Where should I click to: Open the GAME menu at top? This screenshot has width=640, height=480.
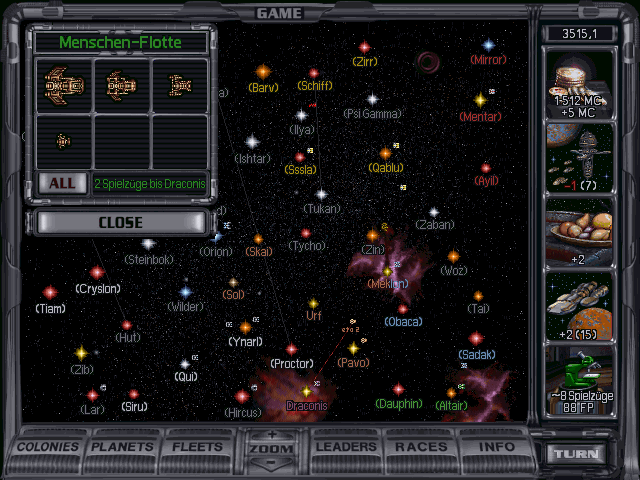pyautogui.click(x=279, y=13)
